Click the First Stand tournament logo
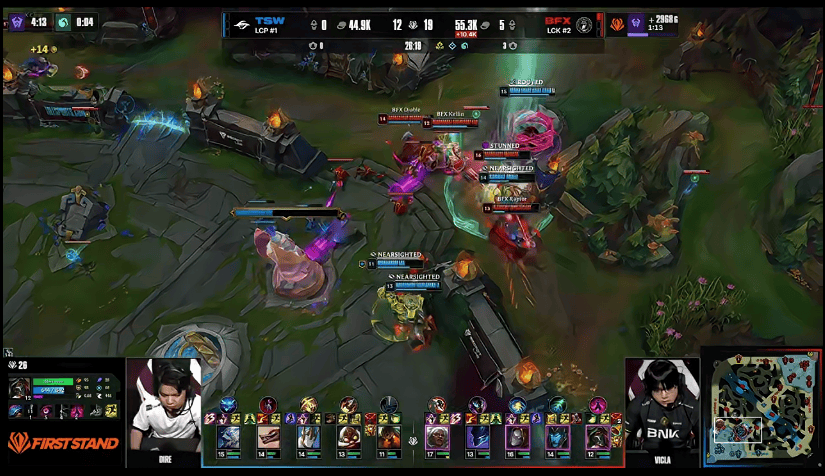 63,442
